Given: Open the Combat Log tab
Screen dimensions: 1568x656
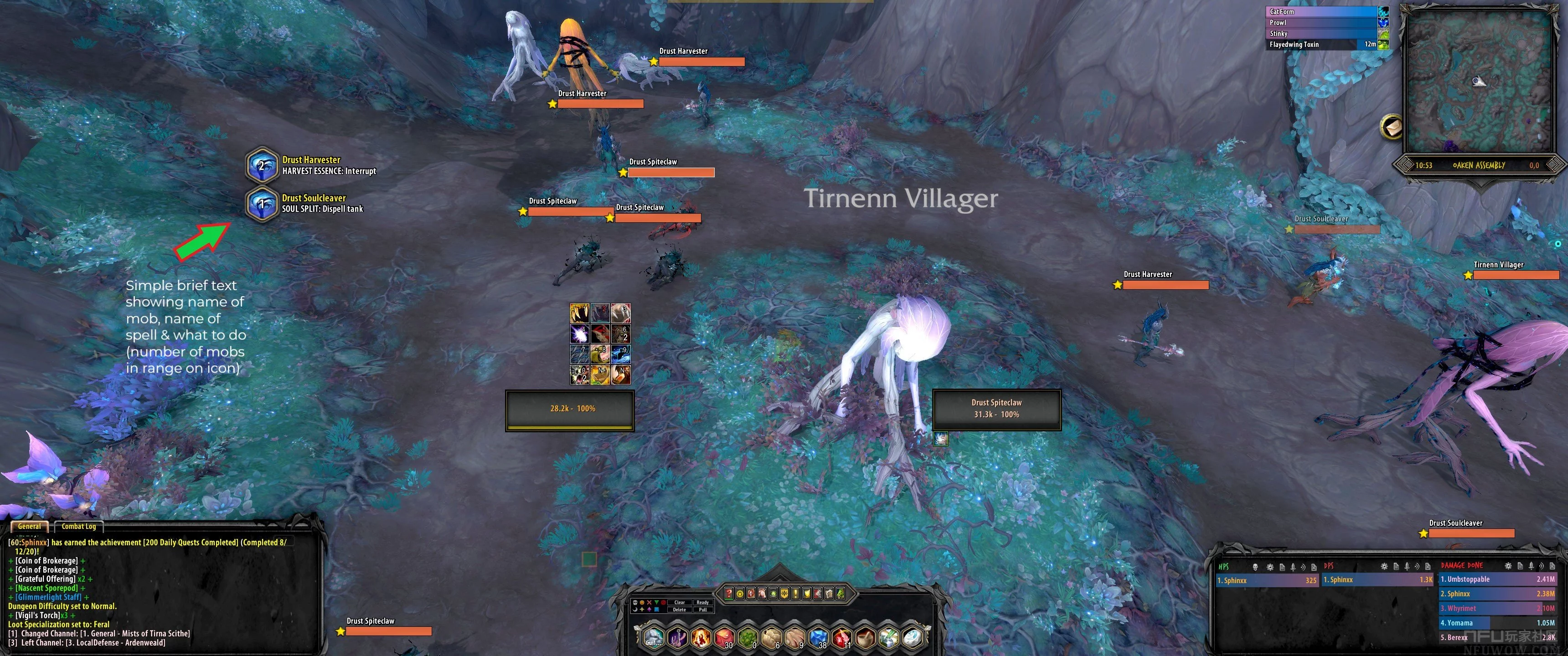Looking at the screenshot, I should [x=78, y=526].
